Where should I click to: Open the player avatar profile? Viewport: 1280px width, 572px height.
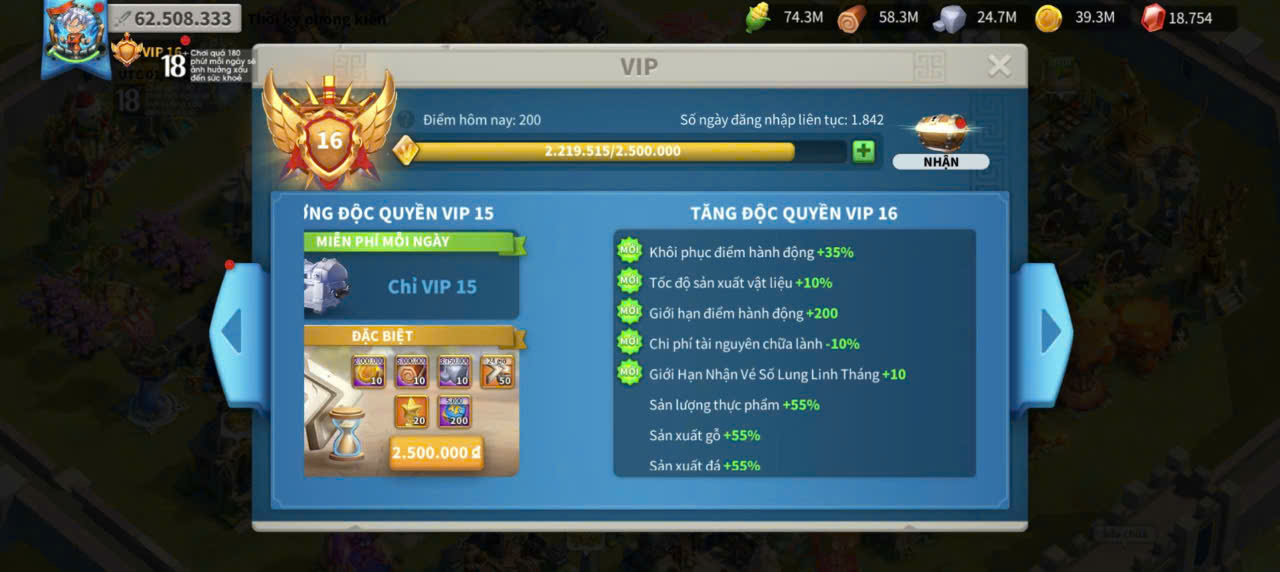coord(75,38)
